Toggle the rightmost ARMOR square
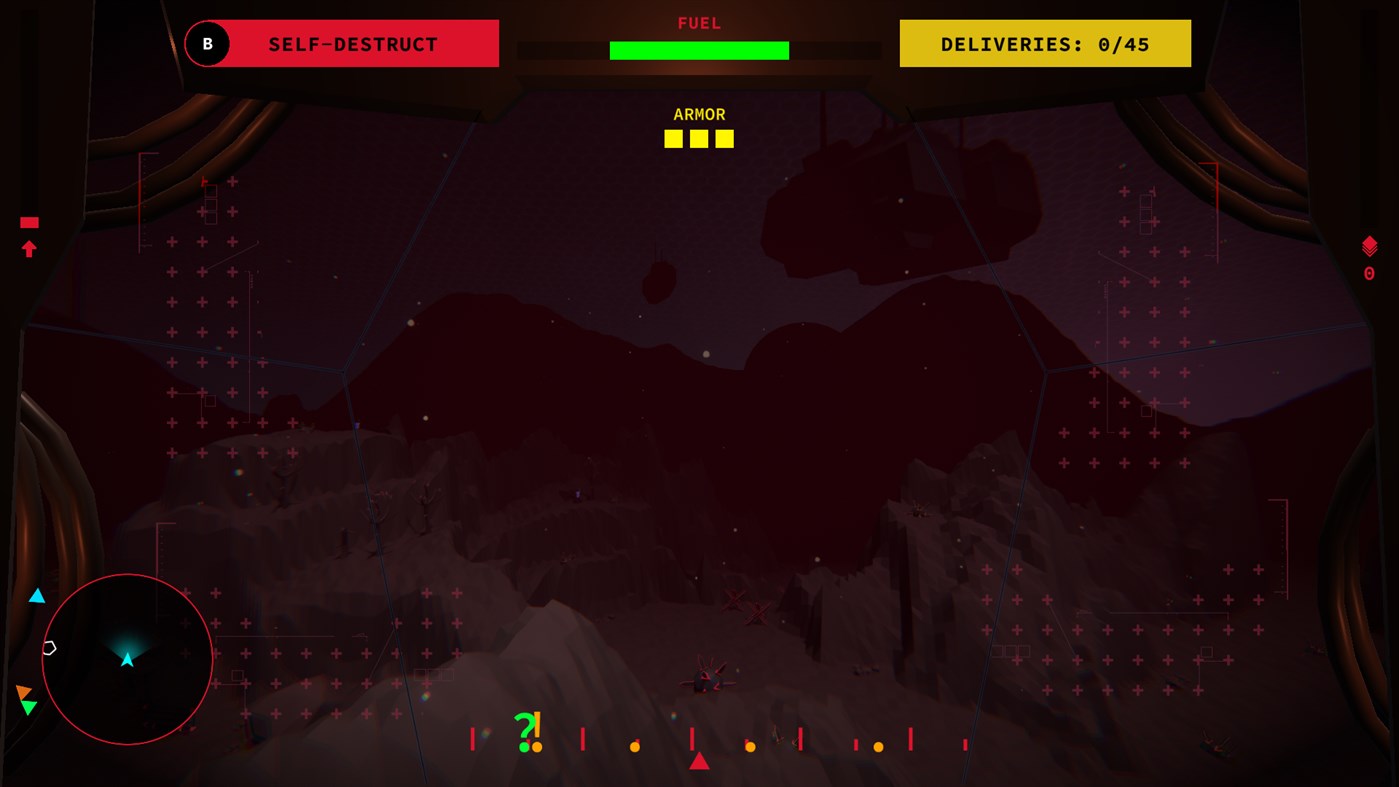This screenshot has width=1399, height=787. pos(723,138)
